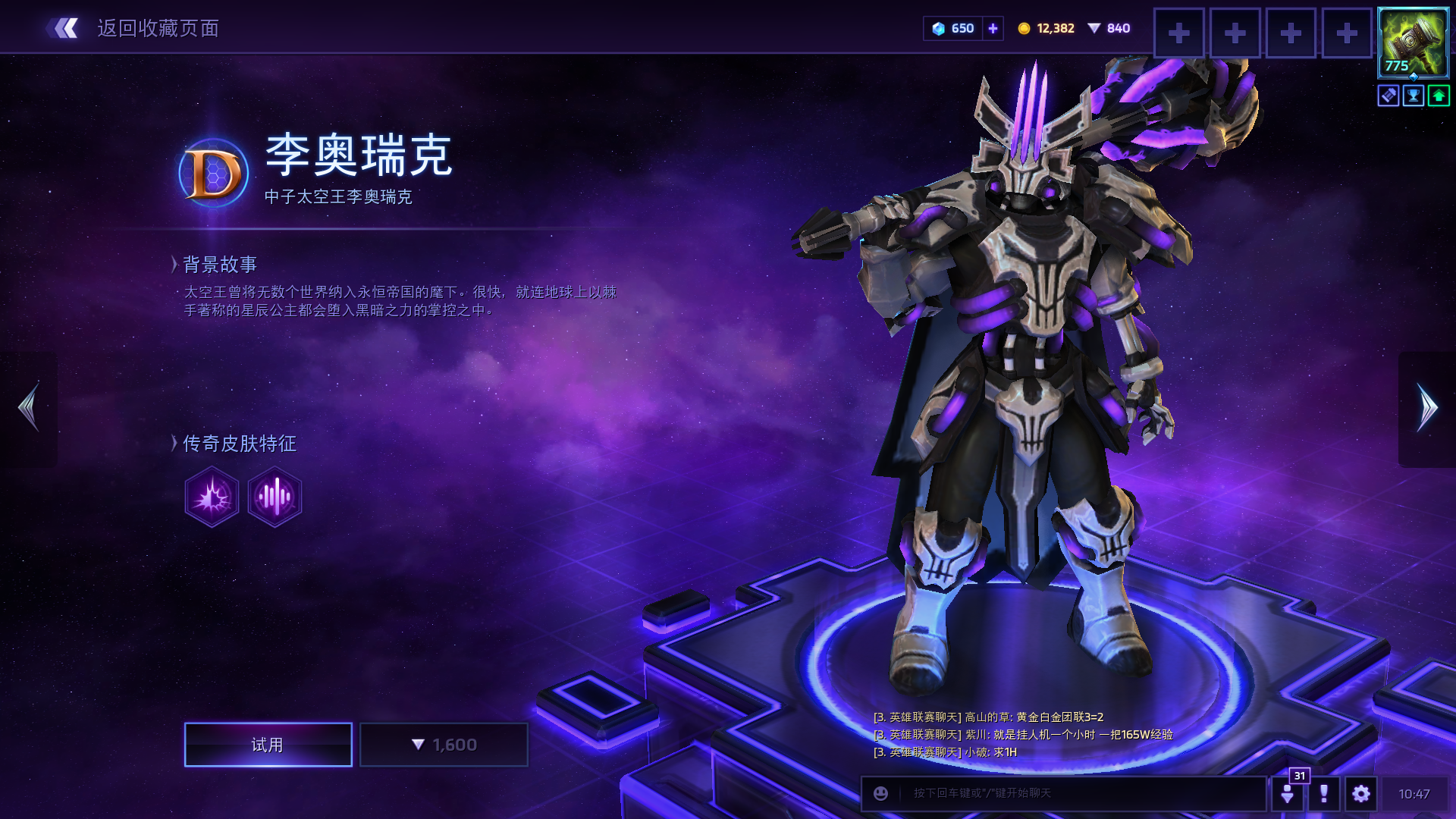Add more gems with the plus button
Viewport: 1456px width, 819px height.
993,29
